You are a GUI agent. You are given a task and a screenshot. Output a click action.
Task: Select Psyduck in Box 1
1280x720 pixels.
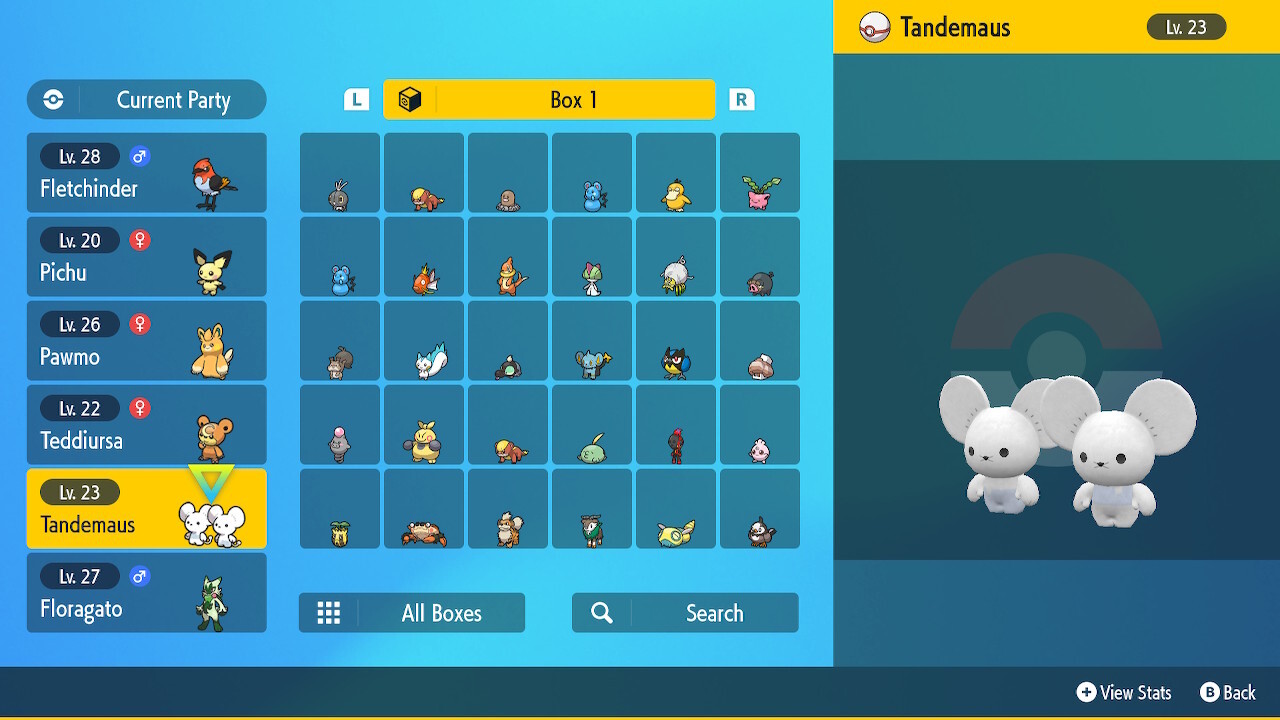coord(675,172)
